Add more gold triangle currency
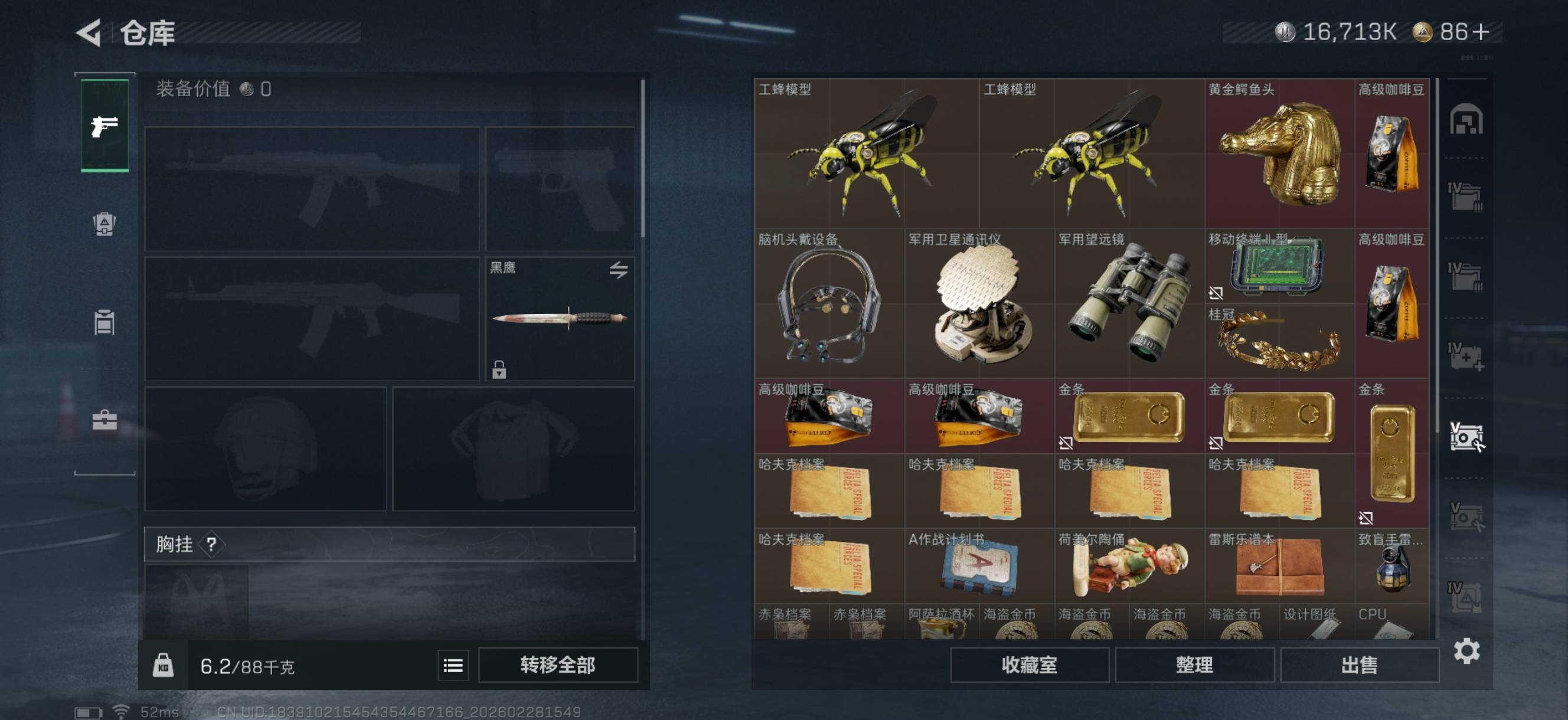This screenshot has height=720, width=1568. click(x=1482, y=32)
